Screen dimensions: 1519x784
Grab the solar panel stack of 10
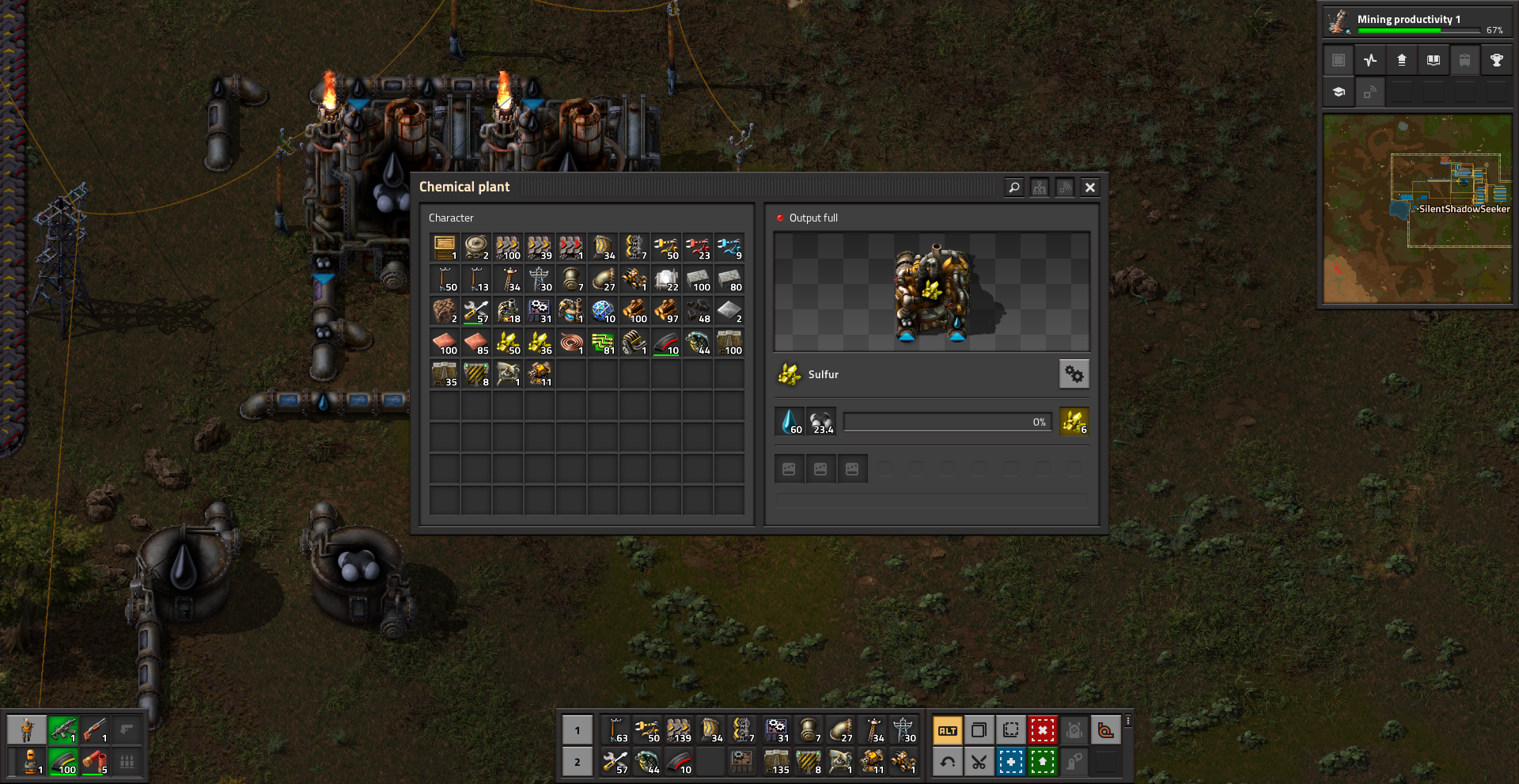point(603,311)
